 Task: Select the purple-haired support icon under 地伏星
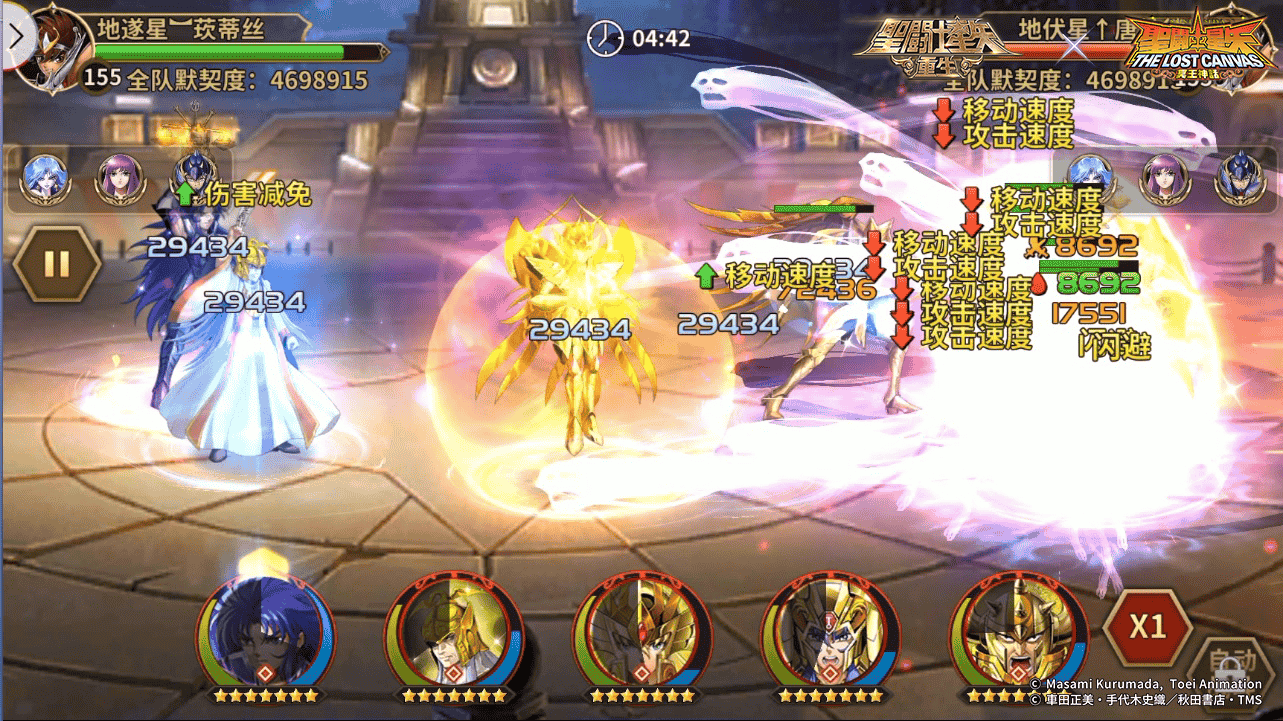tap(1164, 179)
